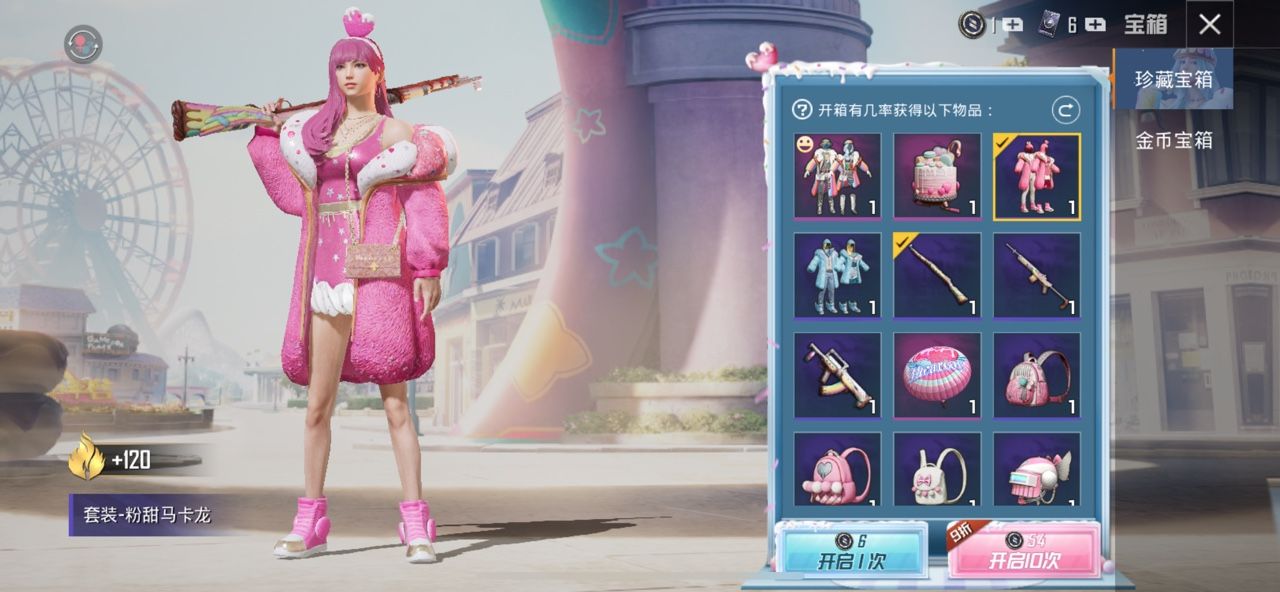The height and width of the screenshot is (592, 1280).
Task: Preview the pink heart parachute
Action: coord(937,375)
